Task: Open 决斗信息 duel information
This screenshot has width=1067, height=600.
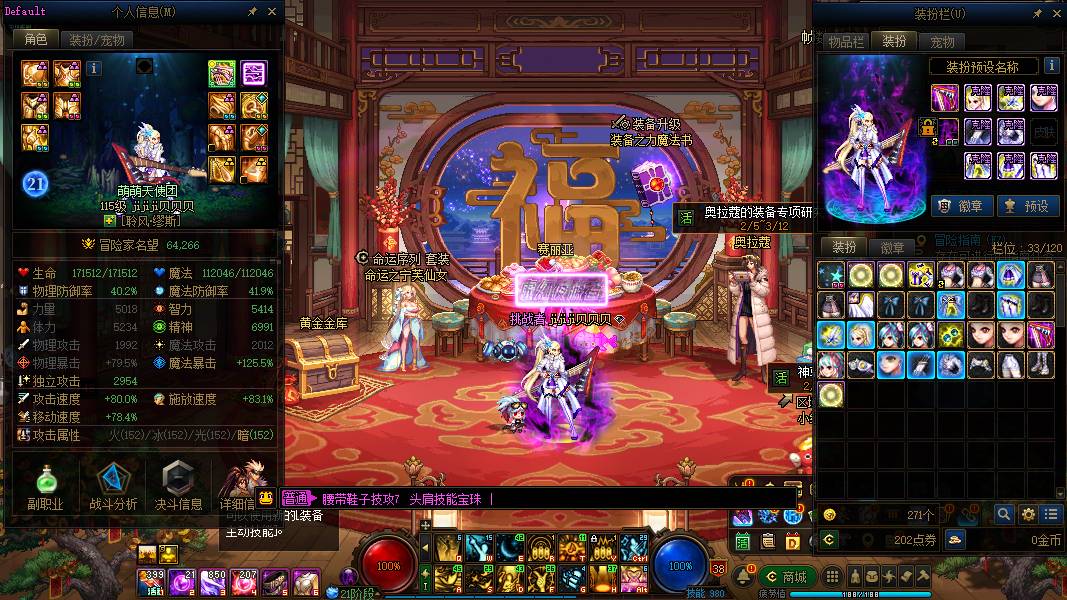Action: tap(178, 487)
